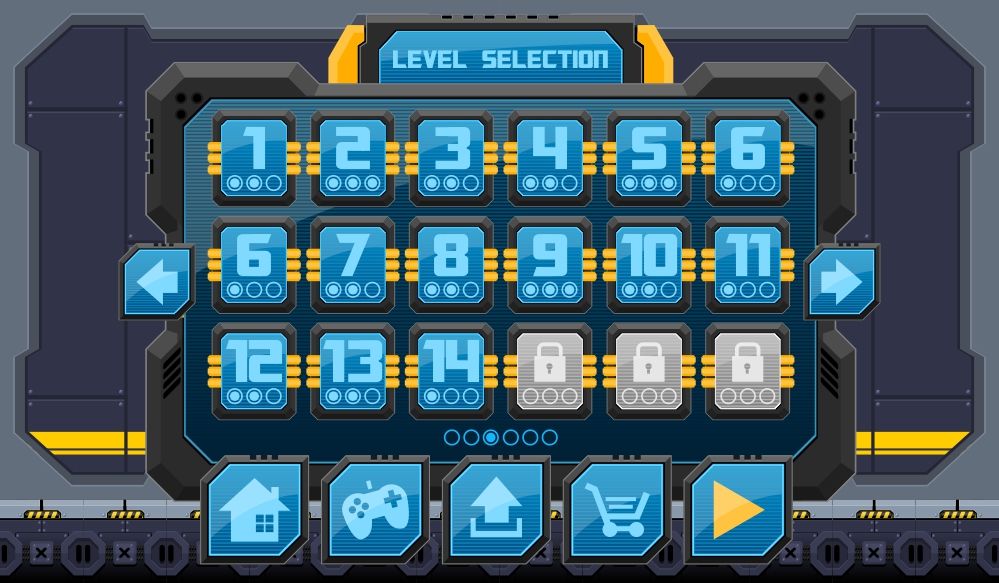Image resolution: width=999 pixels, height=583 pixels.
Task: Choose level 11 tile
Action: [x=747, y=264]
